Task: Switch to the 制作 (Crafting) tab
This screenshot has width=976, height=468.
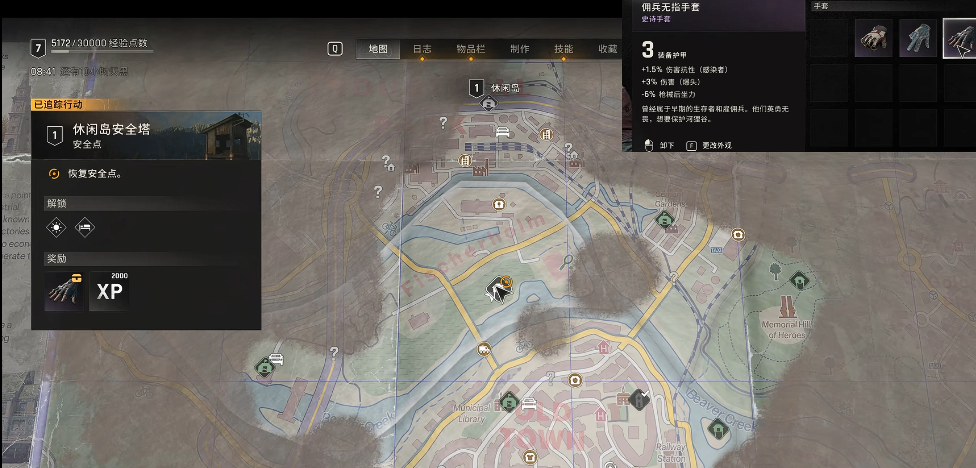Action: click(x=519, y=48)
